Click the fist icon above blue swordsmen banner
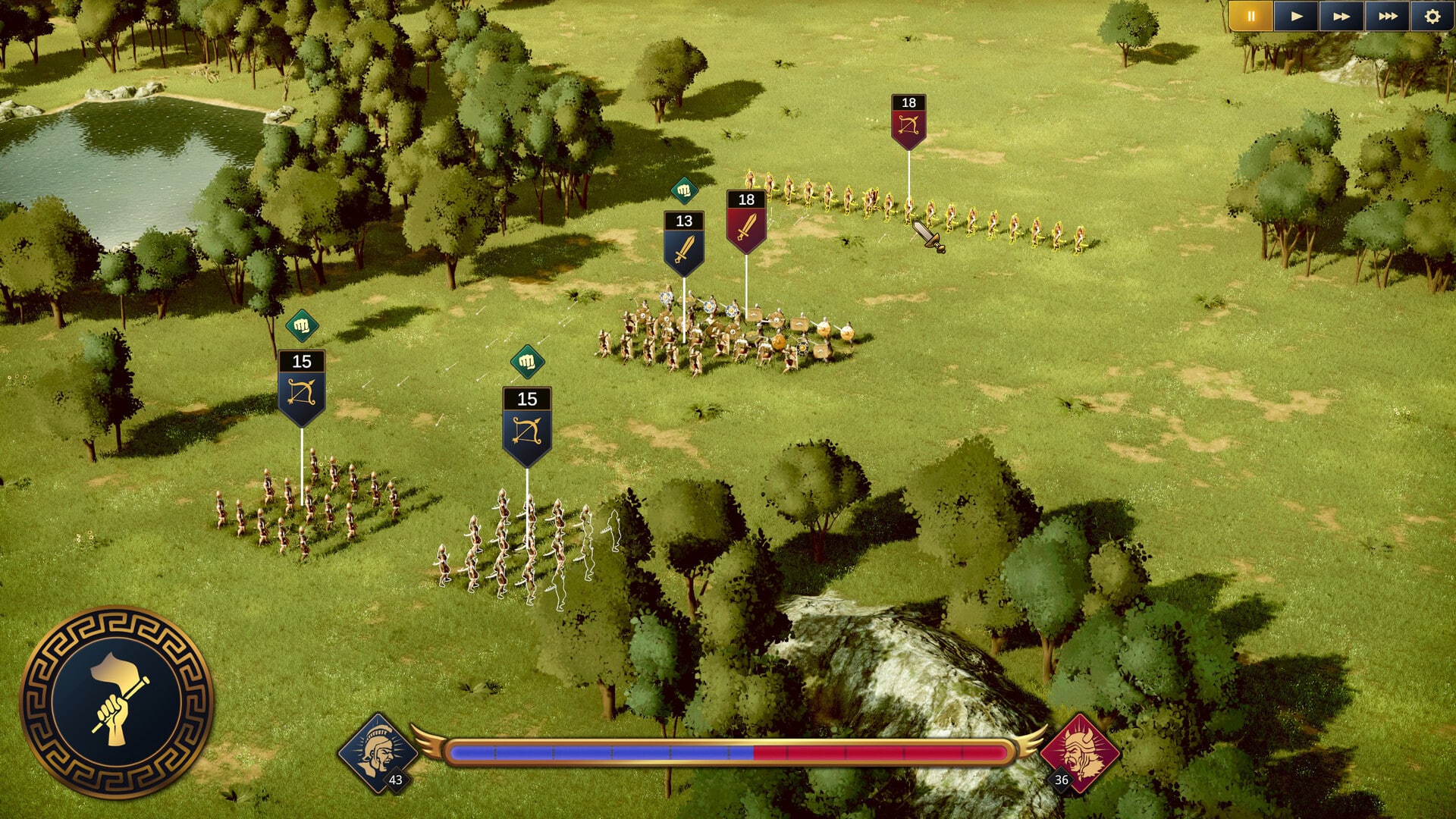The height and width of the screenshot is (819, 1456). pyautogui.click(x=684, y=190)
